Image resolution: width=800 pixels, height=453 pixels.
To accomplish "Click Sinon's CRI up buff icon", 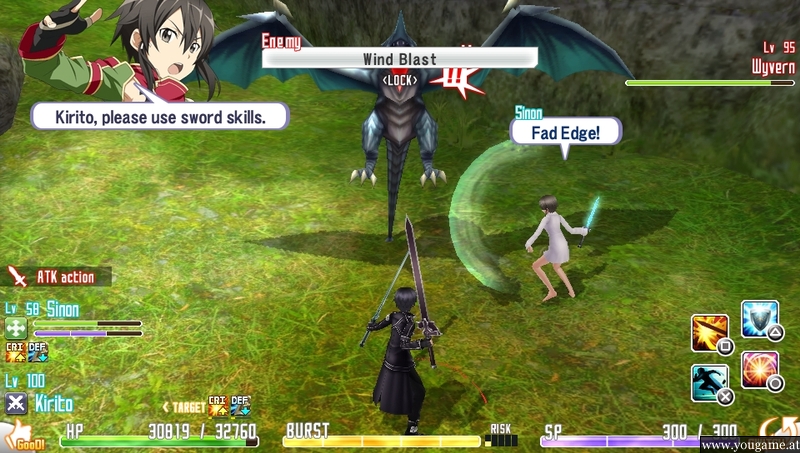I will point(15,351).
